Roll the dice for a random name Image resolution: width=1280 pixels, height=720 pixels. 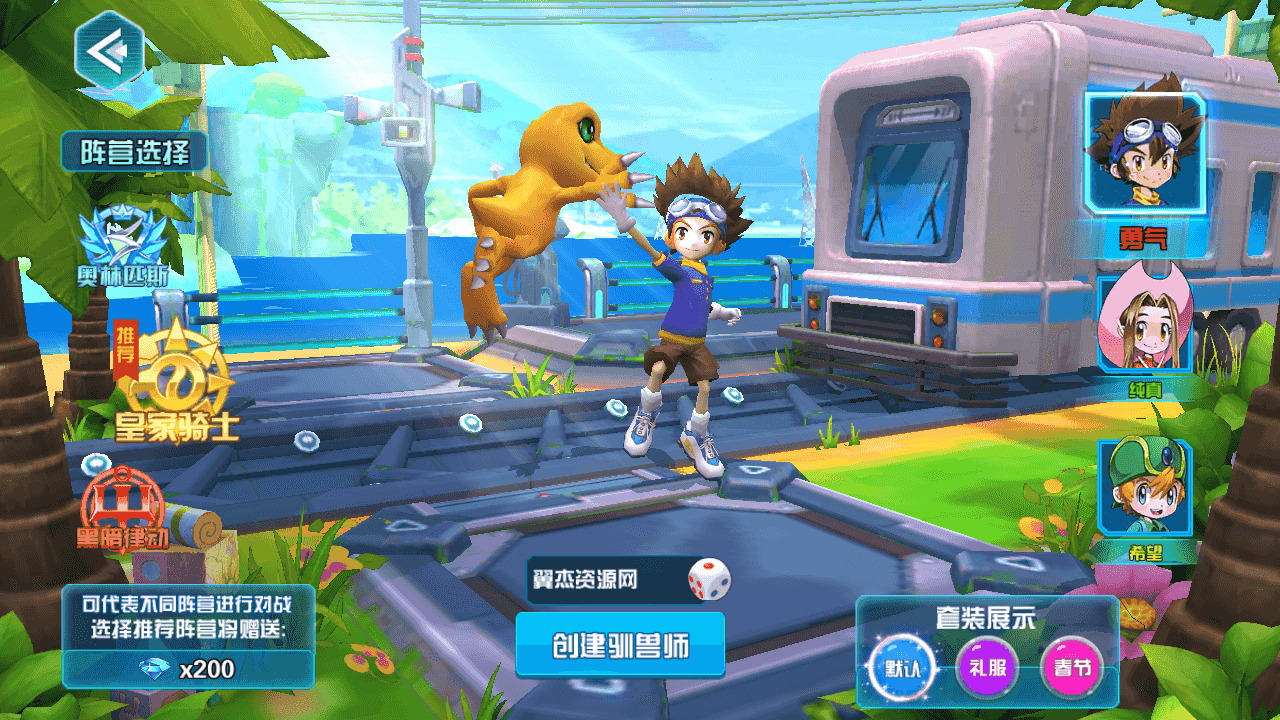pyautogui.click(x=709, y=580)
